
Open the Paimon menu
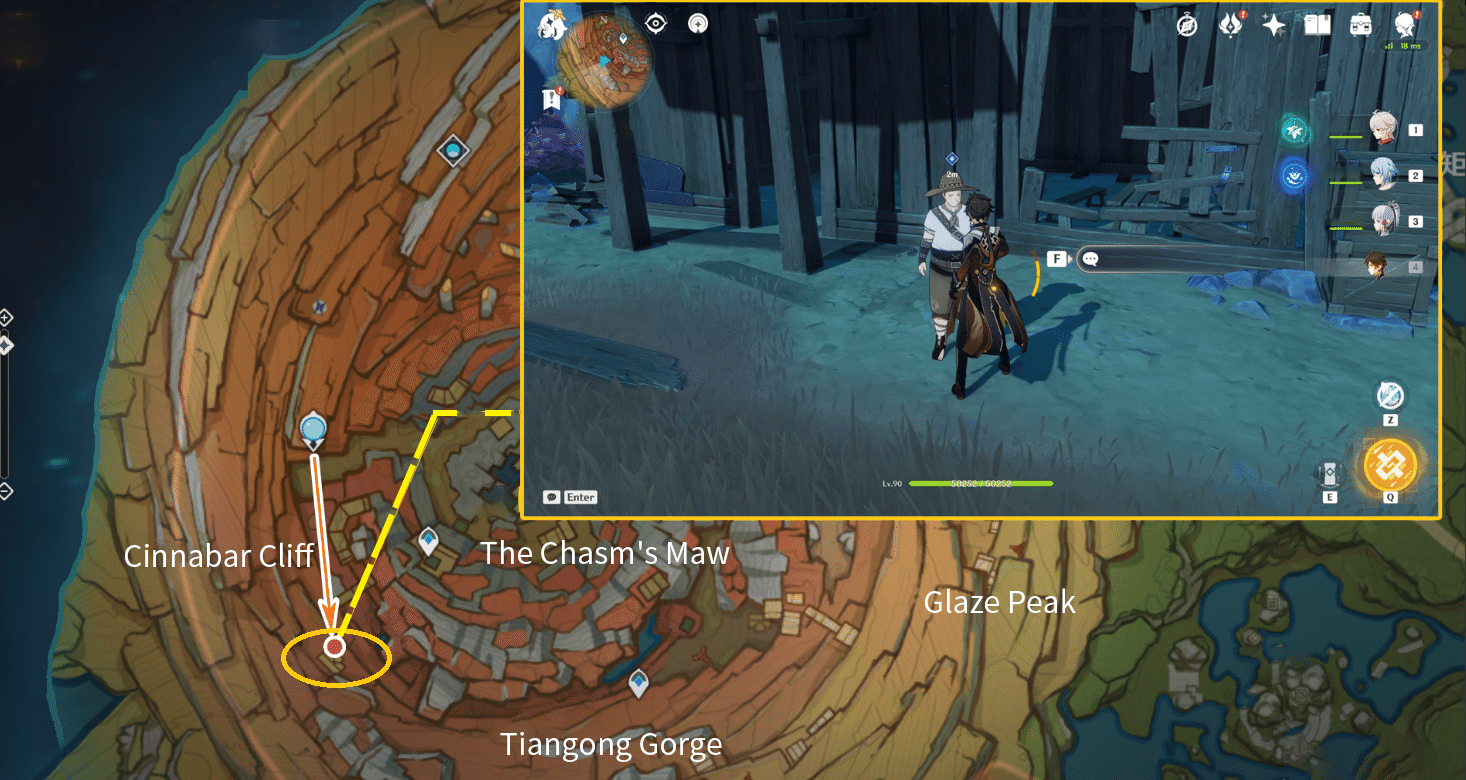click(x=552, y=27)
